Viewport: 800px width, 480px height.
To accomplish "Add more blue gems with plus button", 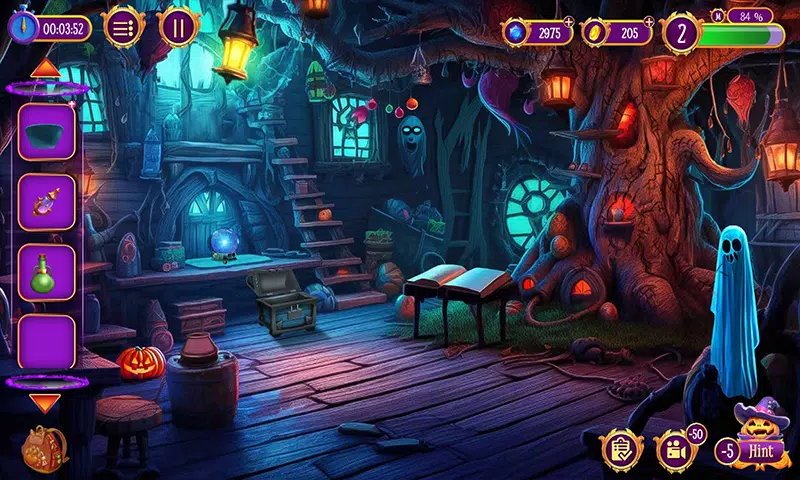I will pos(570,20).
